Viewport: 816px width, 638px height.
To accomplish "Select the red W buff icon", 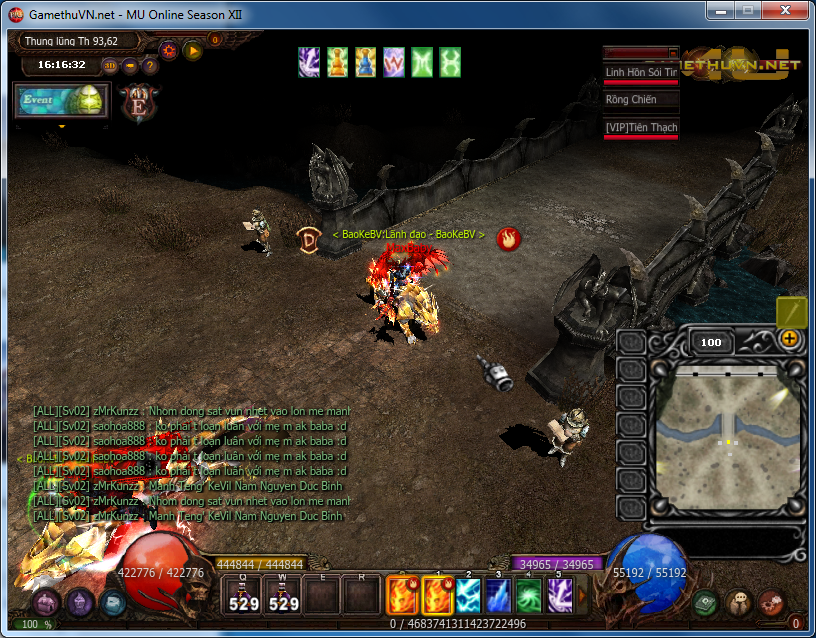I will (x=394, y=62).
